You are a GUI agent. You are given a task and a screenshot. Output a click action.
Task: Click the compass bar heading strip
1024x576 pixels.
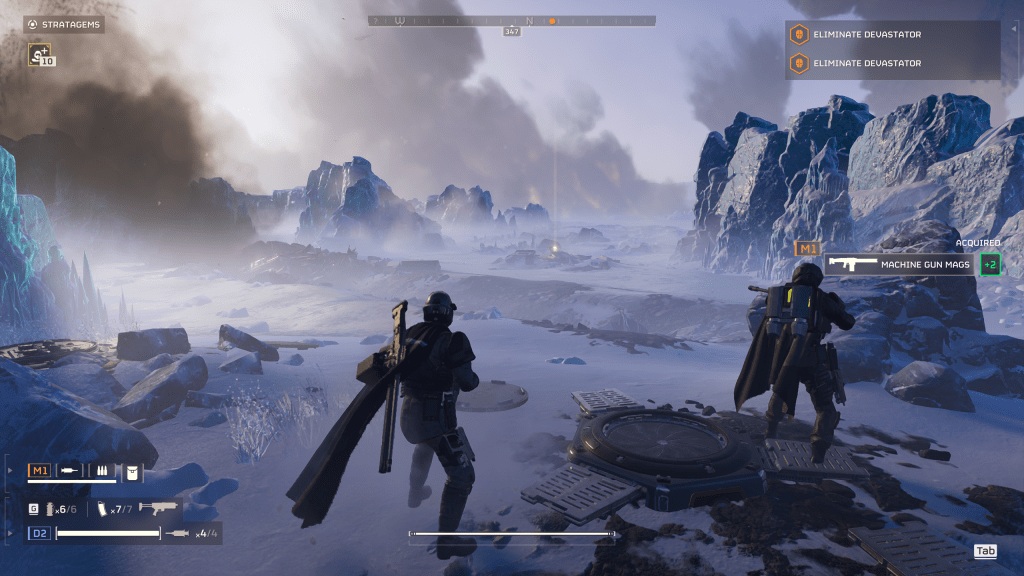tap(511, 20)
